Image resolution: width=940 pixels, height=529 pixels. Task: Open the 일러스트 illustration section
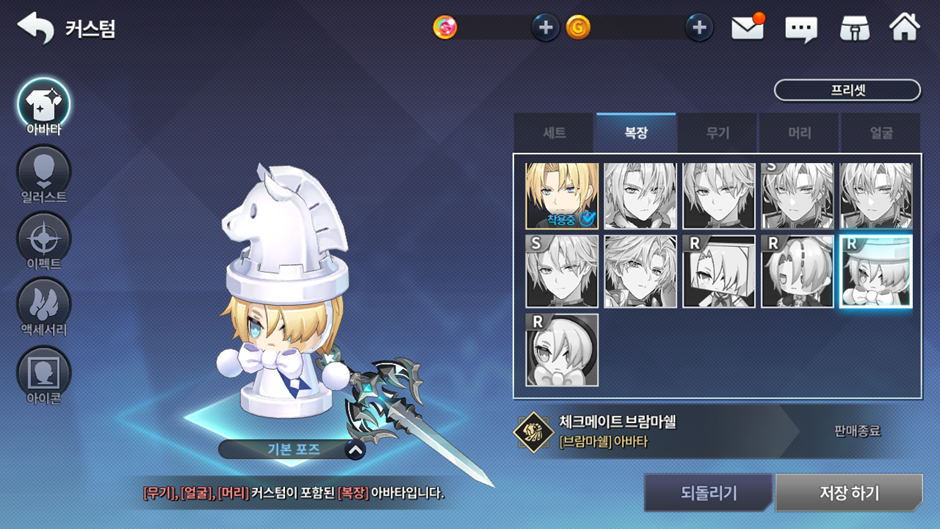[44, 174]
